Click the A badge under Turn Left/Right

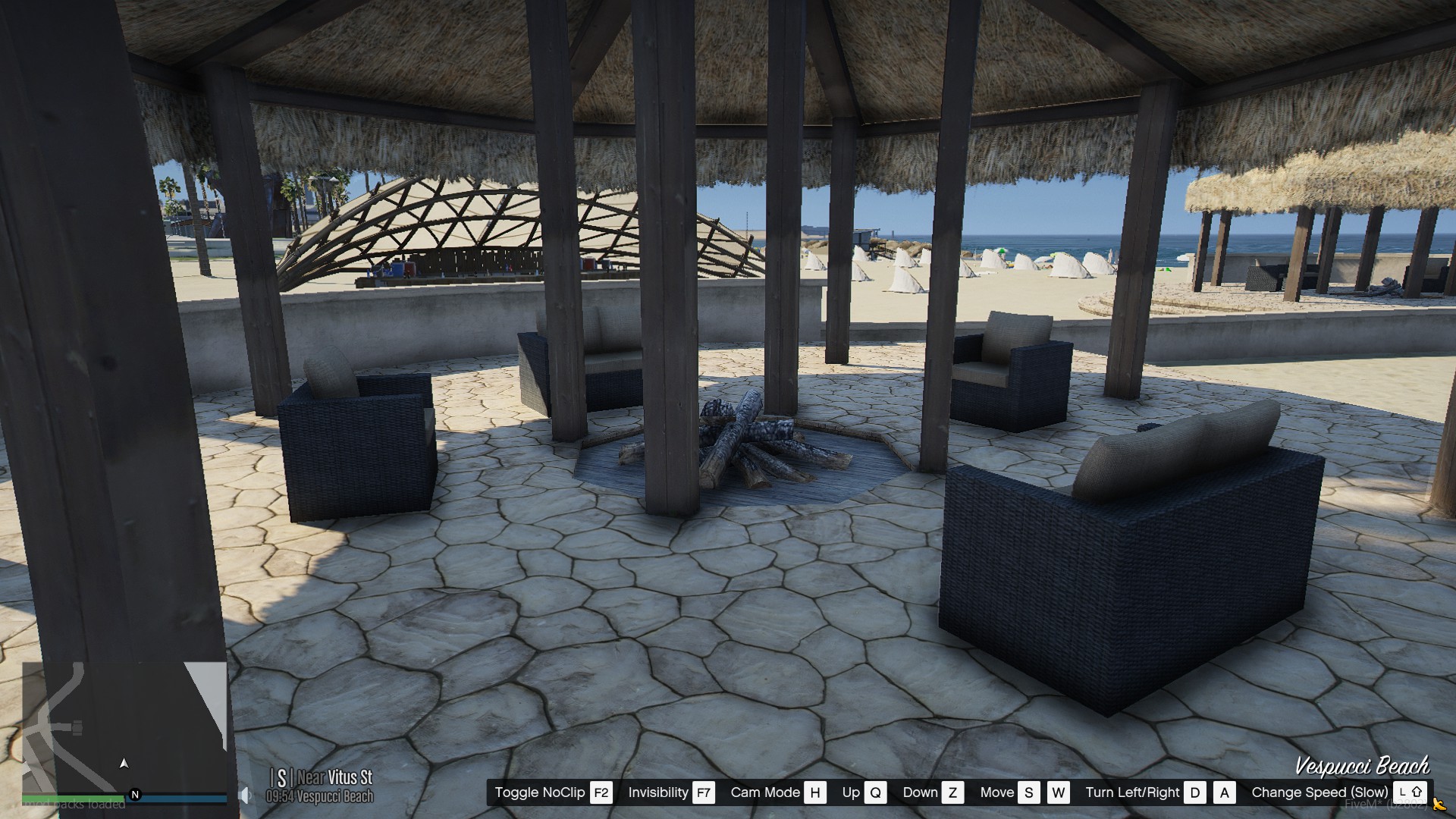point(1224,792)
